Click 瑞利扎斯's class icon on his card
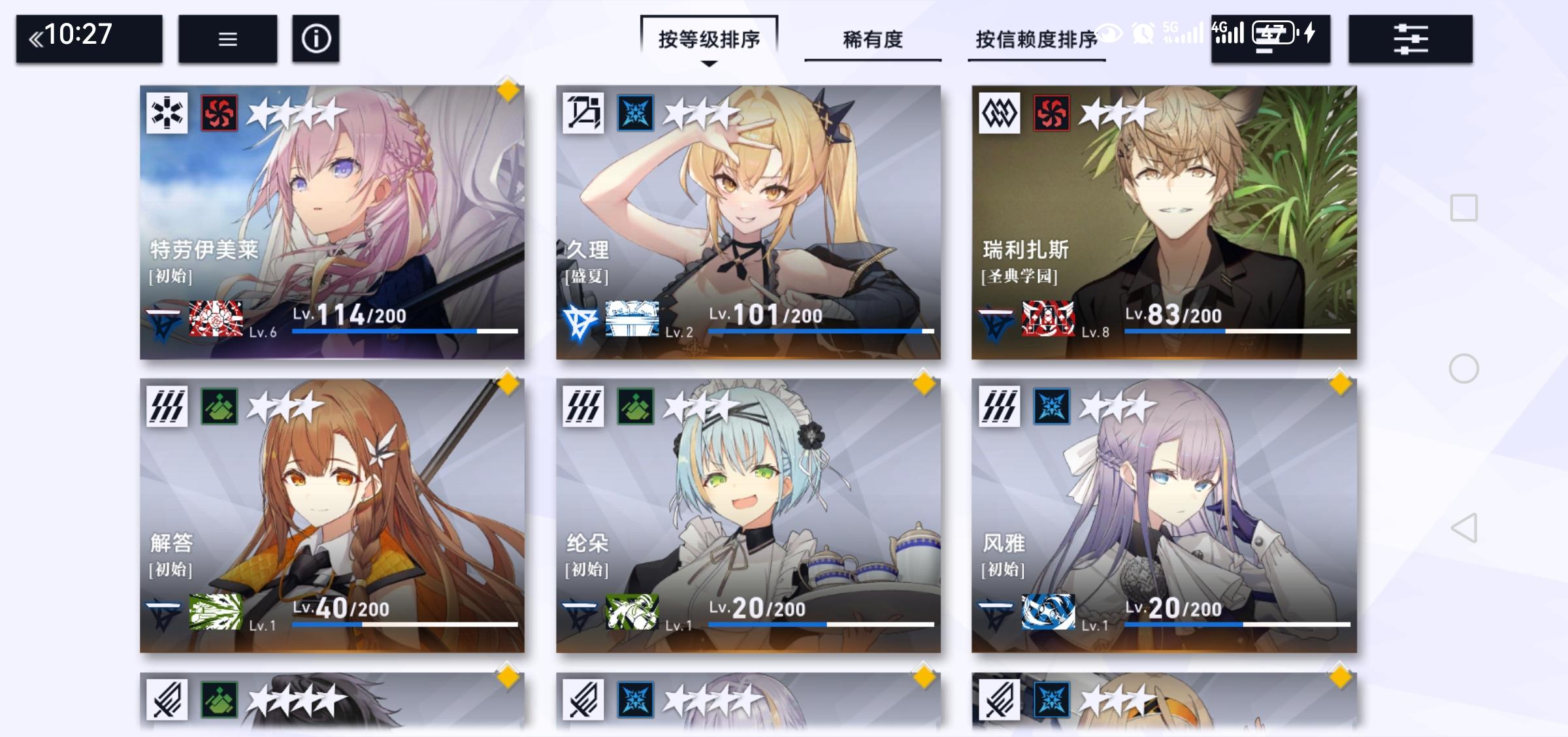The width and height of the screenshot is (1568, 737). pyautogui.click(x=1000, y=112)
